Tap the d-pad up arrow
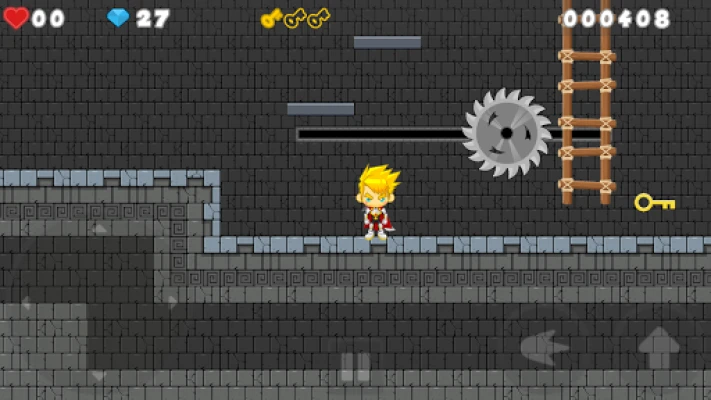The height and width of the screenshot is (400, 711). coord(98,229)
